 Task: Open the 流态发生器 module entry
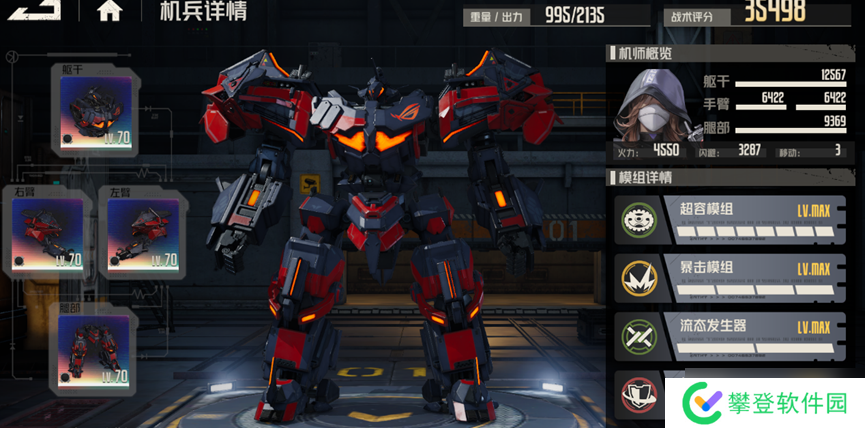click(730, 335)
